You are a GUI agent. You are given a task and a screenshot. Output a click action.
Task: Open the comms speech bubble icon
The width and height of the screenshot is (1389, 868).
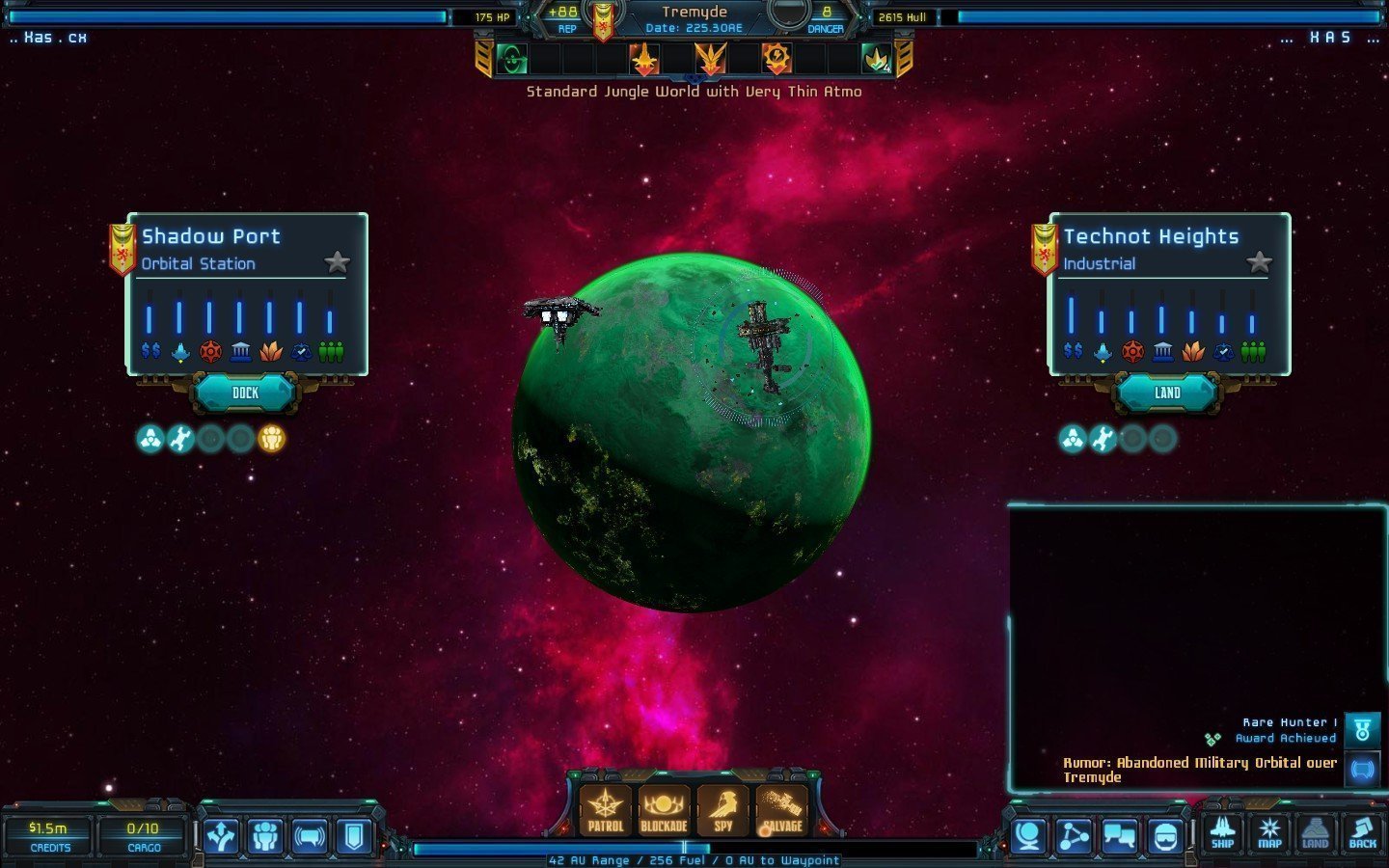(x=310, y=836)
